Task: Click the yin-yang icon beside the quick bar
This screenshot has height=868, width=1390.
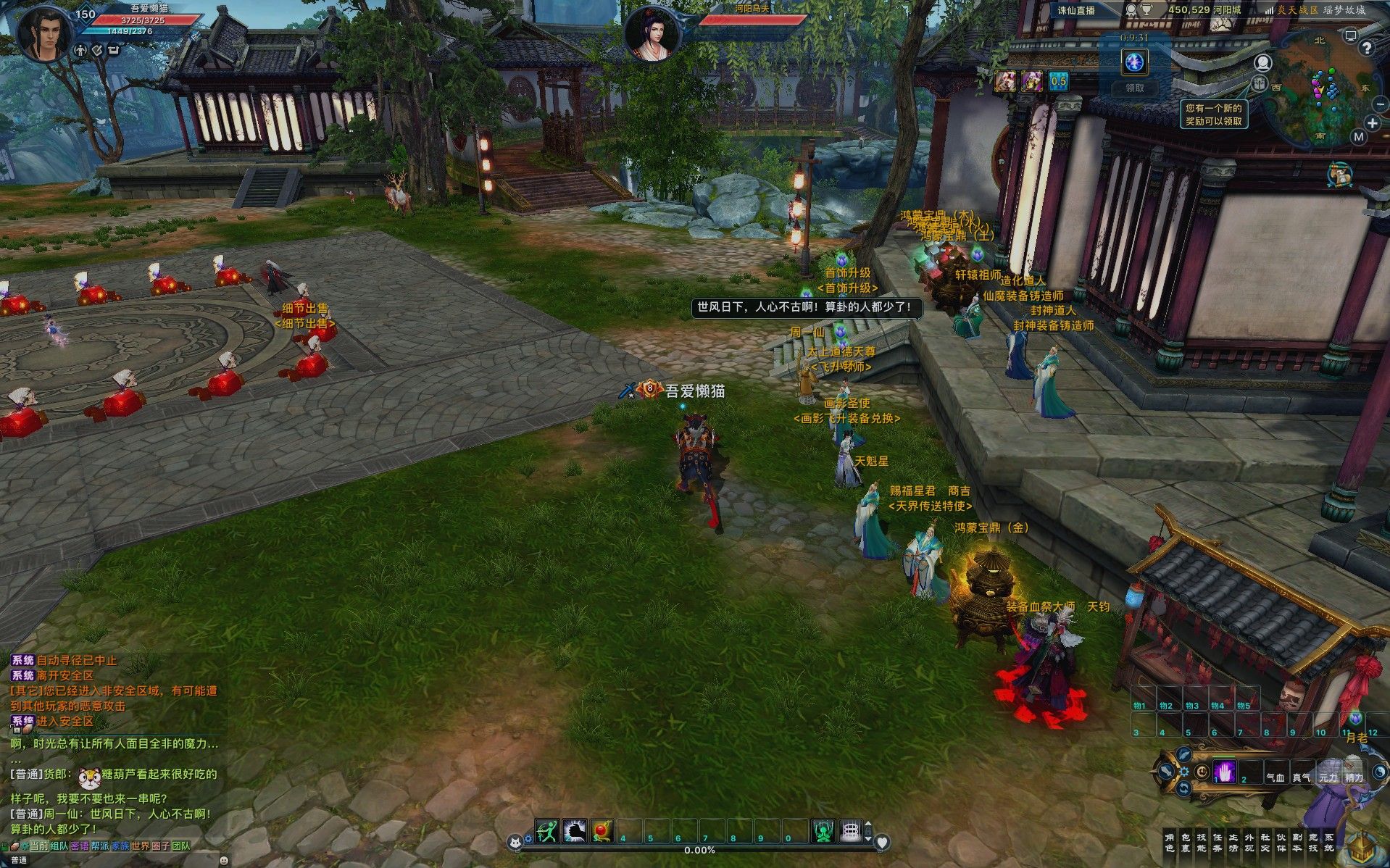Action: [1381, 772]
